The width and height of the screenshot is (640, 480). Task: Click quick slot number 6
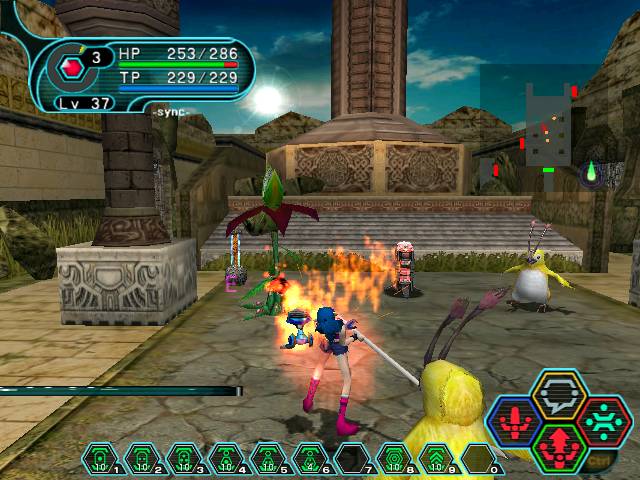[x=310, y=458]
